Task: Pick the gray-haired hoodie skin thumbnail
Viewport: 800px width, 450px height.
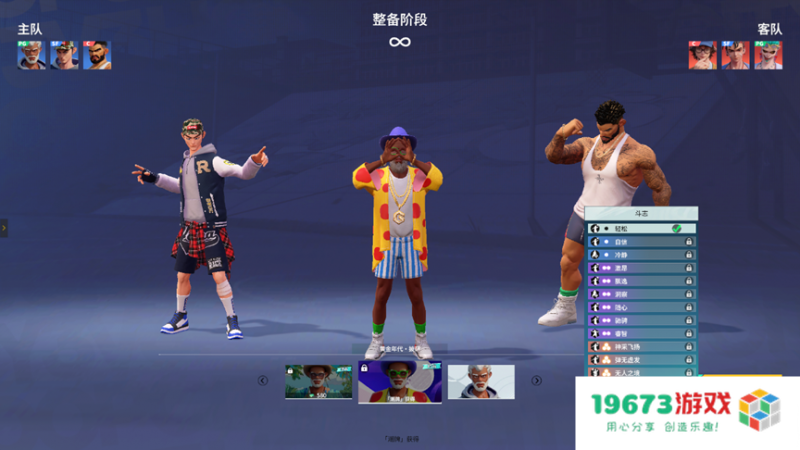Action: pyautogui.click(x=481, y=382)
